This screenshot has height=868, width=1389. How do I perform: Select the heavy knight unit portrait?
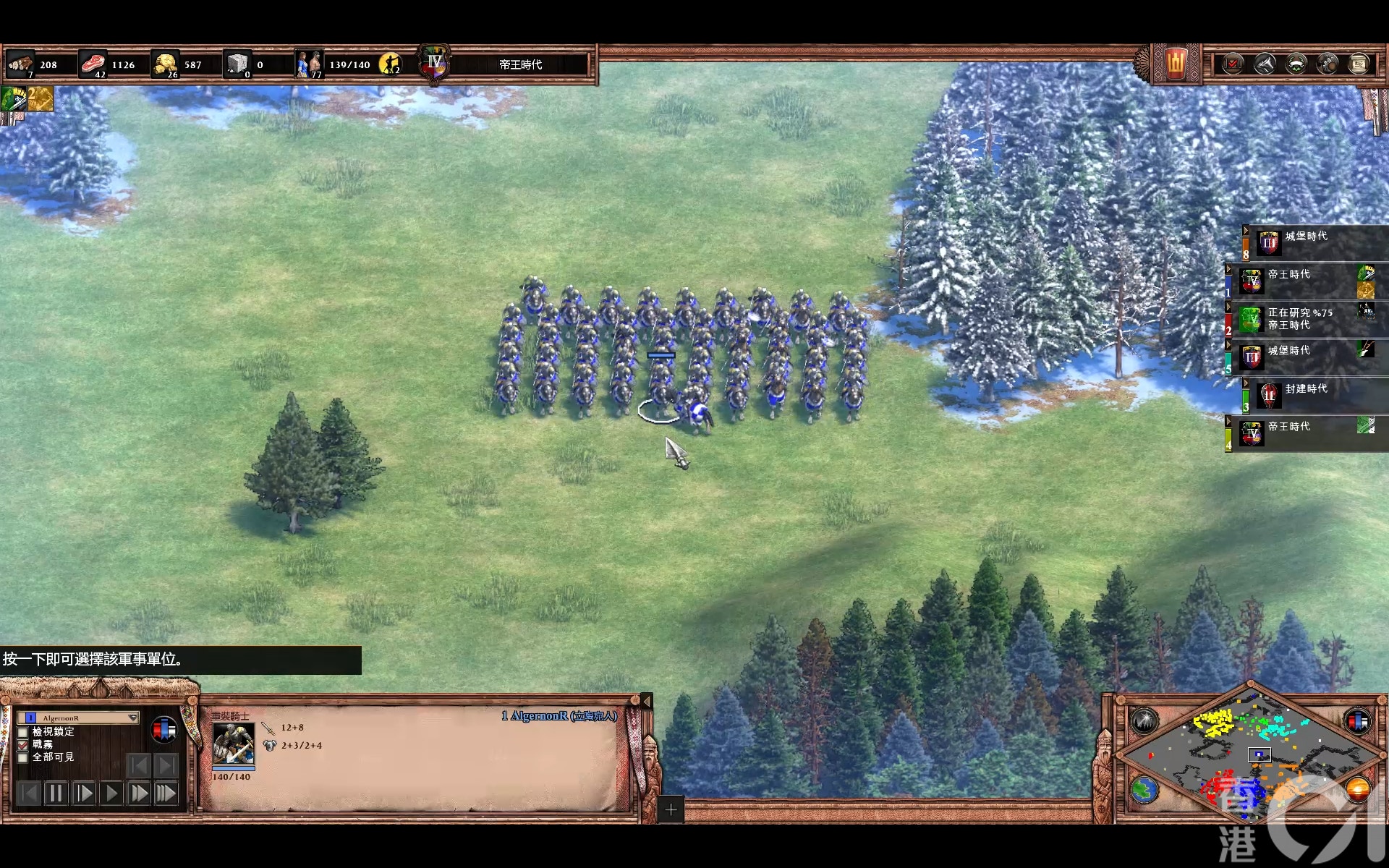click(x=233, y=743)
